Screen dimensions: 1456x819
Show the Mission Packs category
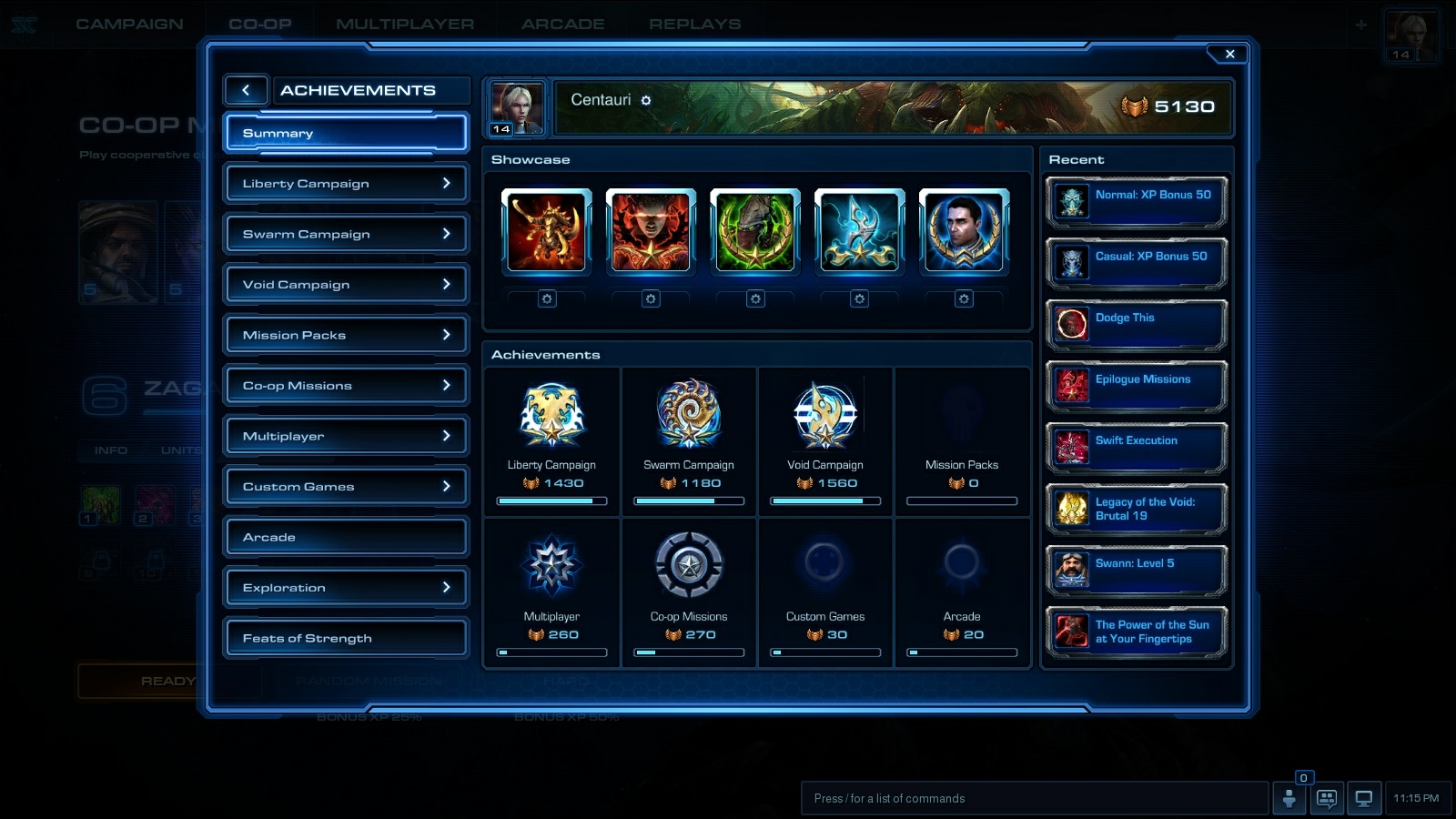coord(346,335)
